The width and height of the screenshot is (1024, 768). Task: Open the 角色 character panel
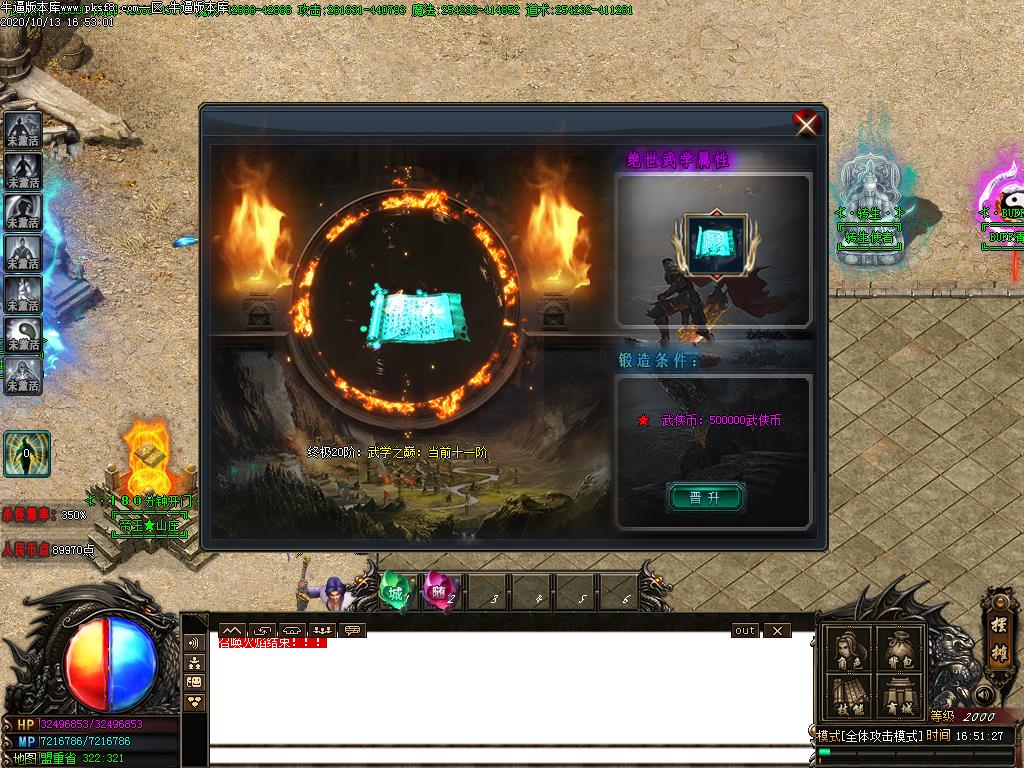tap(848, 651)
